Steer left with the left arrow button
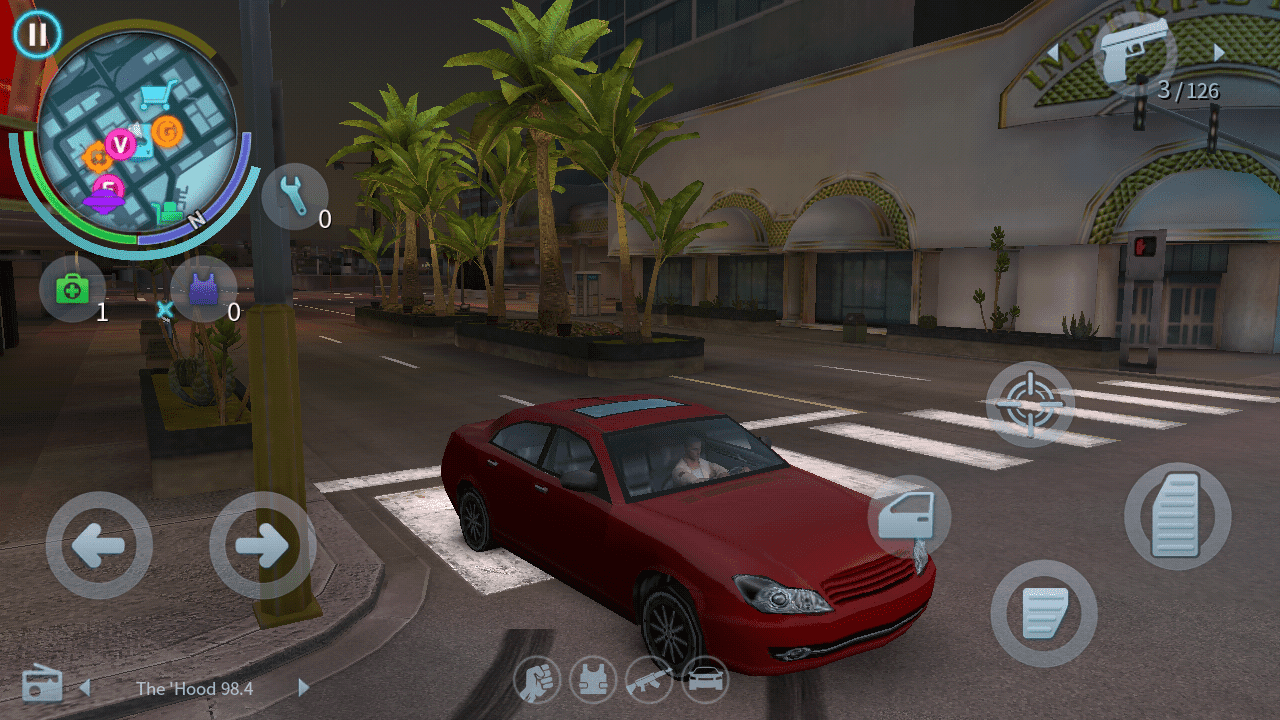Screen dimensions: 1280x720 (x=99, y=545)
